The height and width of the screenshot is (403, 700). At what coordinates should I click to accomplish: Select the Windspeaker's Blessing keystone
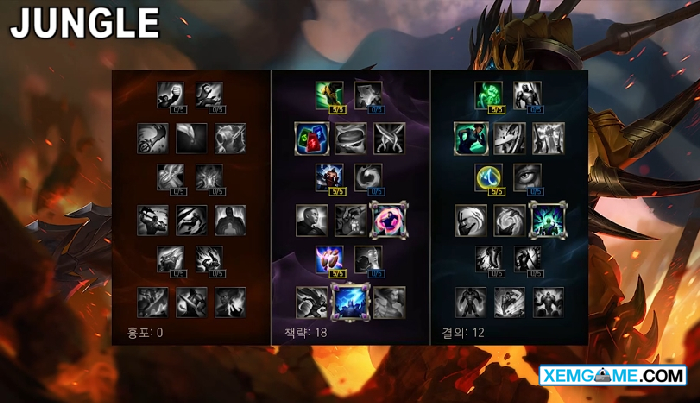tap(389, 301)
